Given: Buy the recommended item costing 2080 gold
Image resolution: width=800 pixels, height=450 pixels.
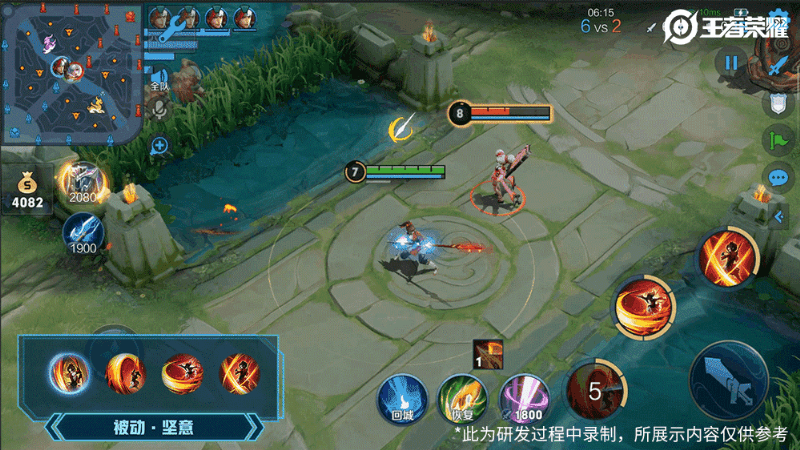Looking at the screenshot, I should coord(84,182).
